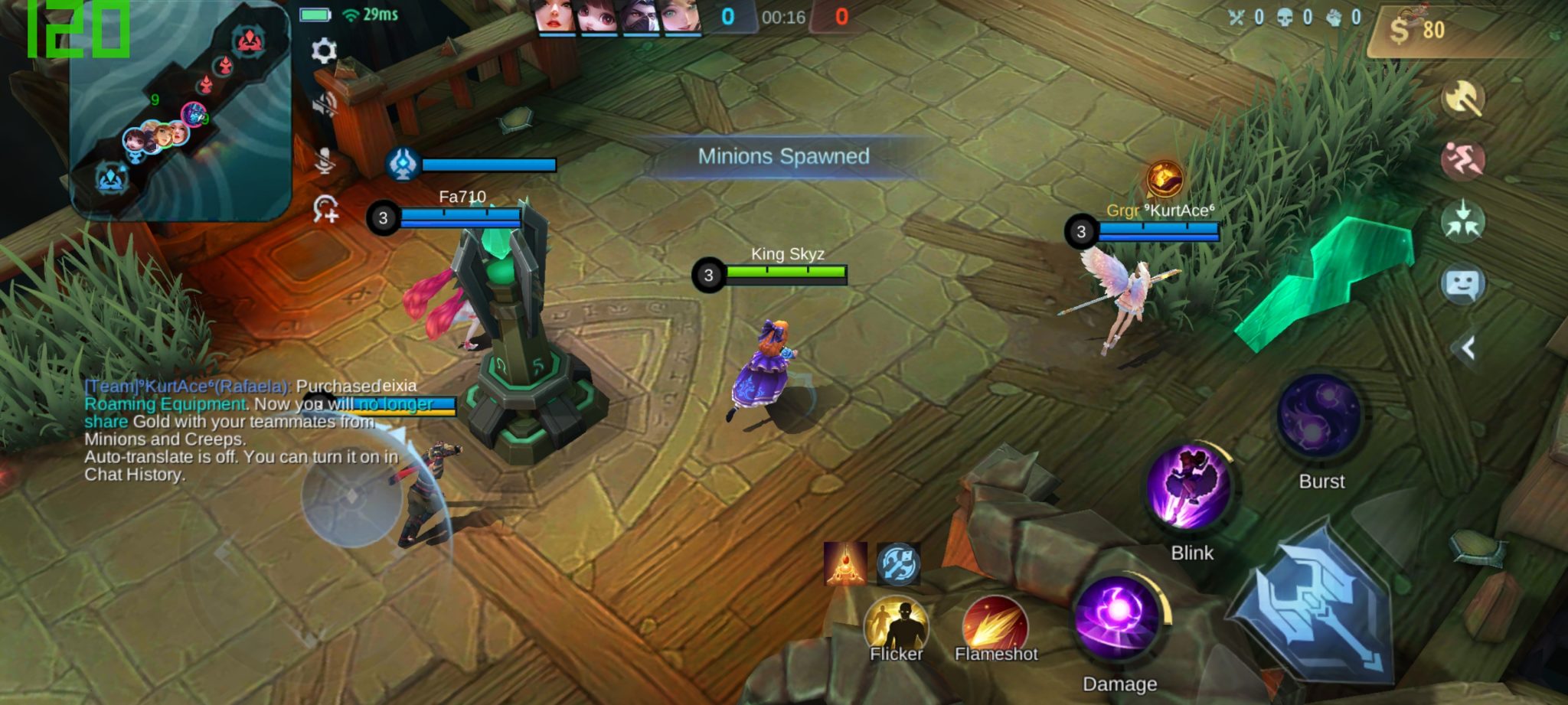Trigger the Burst ultimate skill

tap(1319, 418)
